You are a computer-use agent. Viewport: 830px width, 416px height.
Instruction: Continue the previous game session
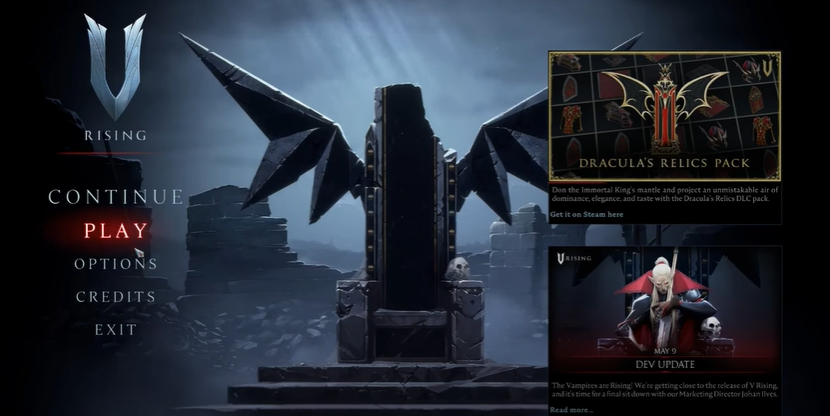115,197
